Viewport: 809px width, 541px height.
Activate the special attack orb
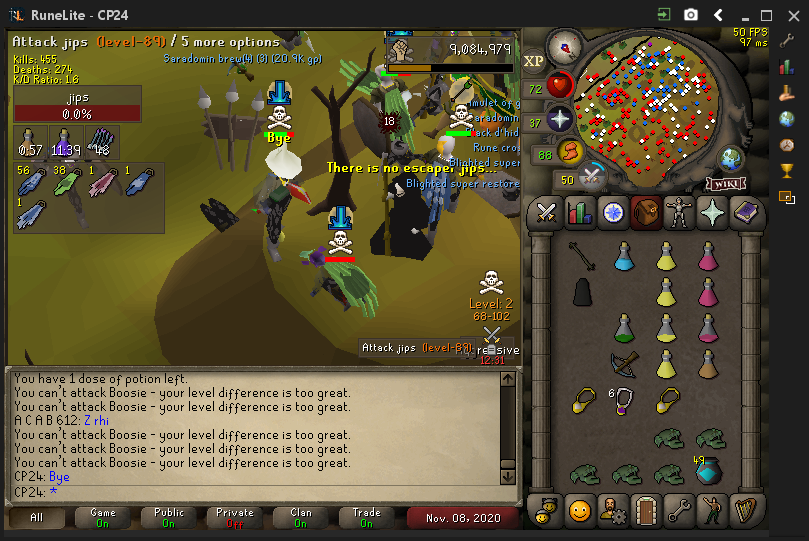(x=592, y=178)
